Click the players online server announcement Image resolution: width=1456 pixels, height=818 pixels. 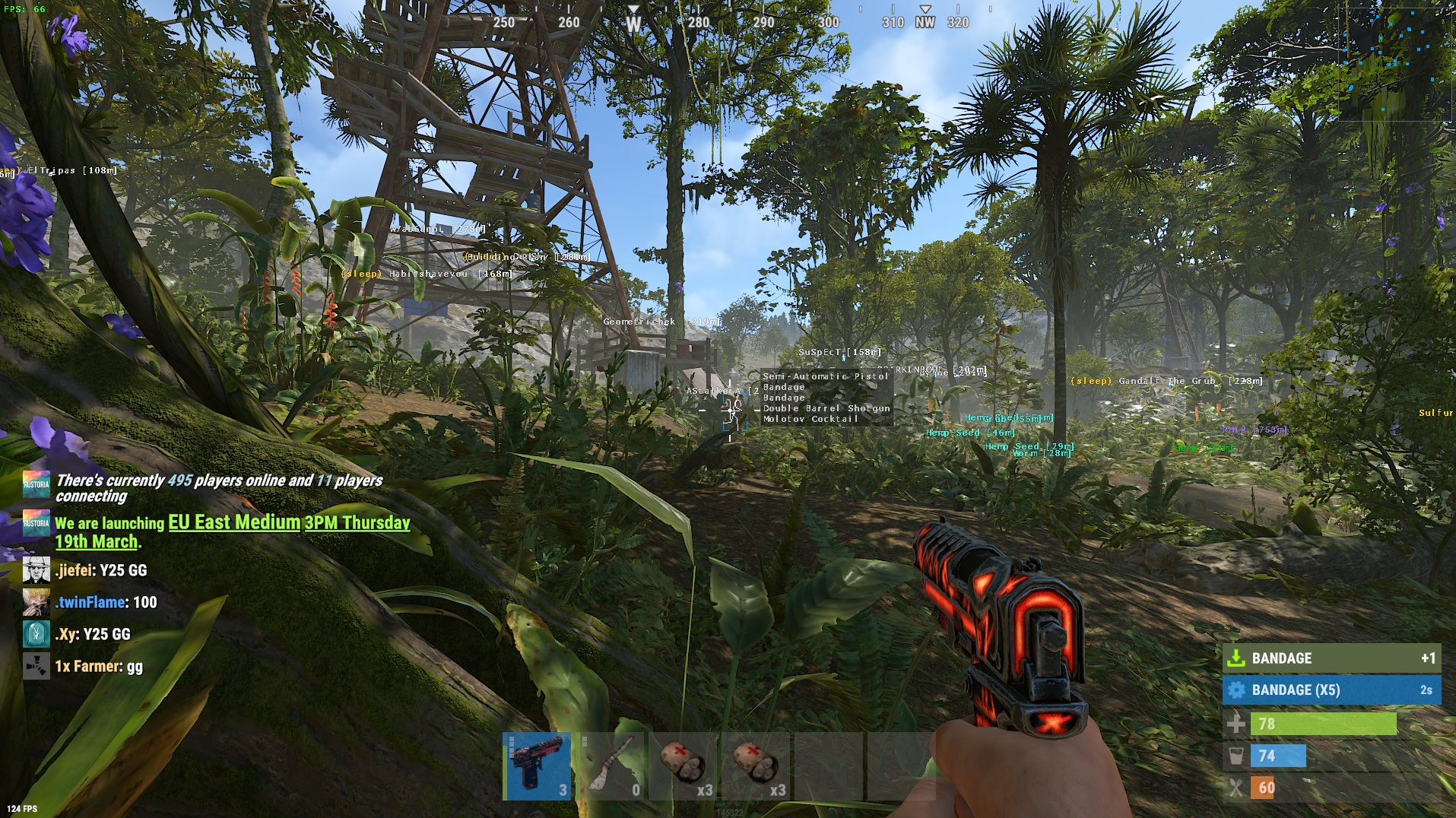tap(219, 488)
